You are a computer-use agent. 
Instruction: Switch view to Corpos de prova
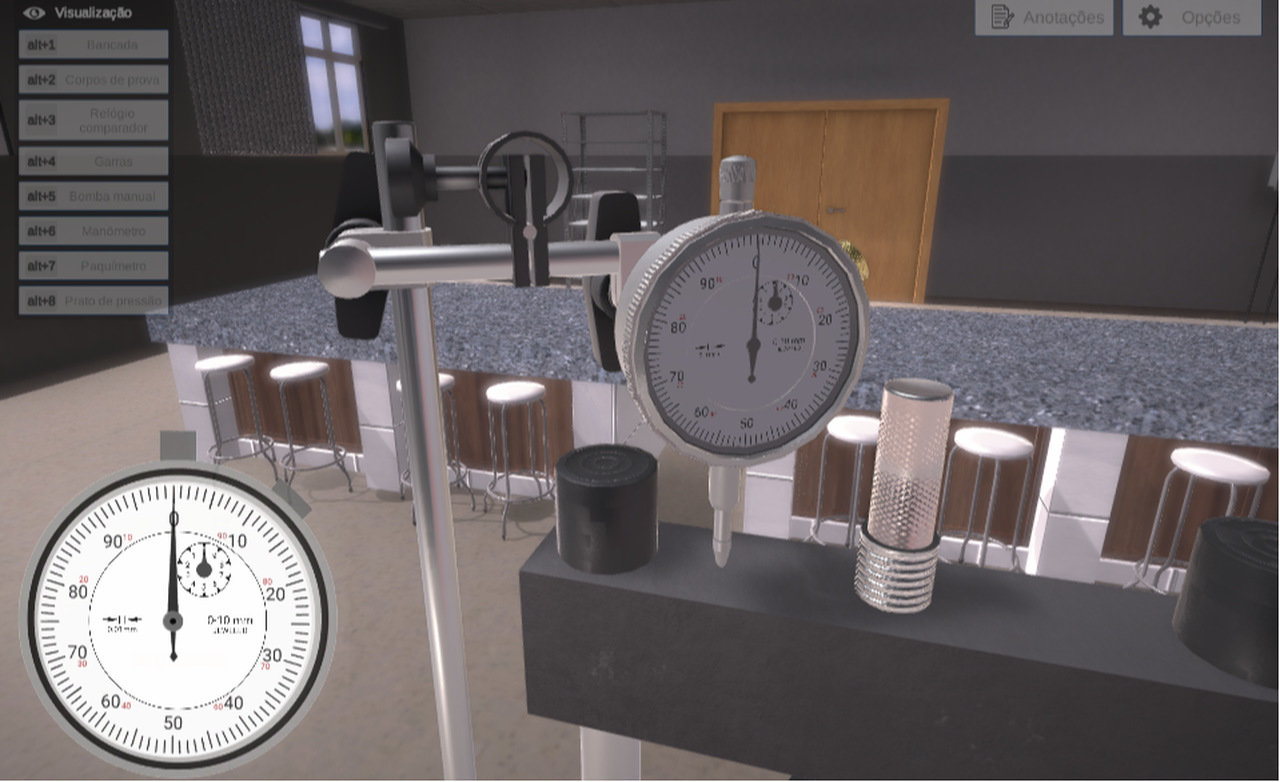click(93, 80)
